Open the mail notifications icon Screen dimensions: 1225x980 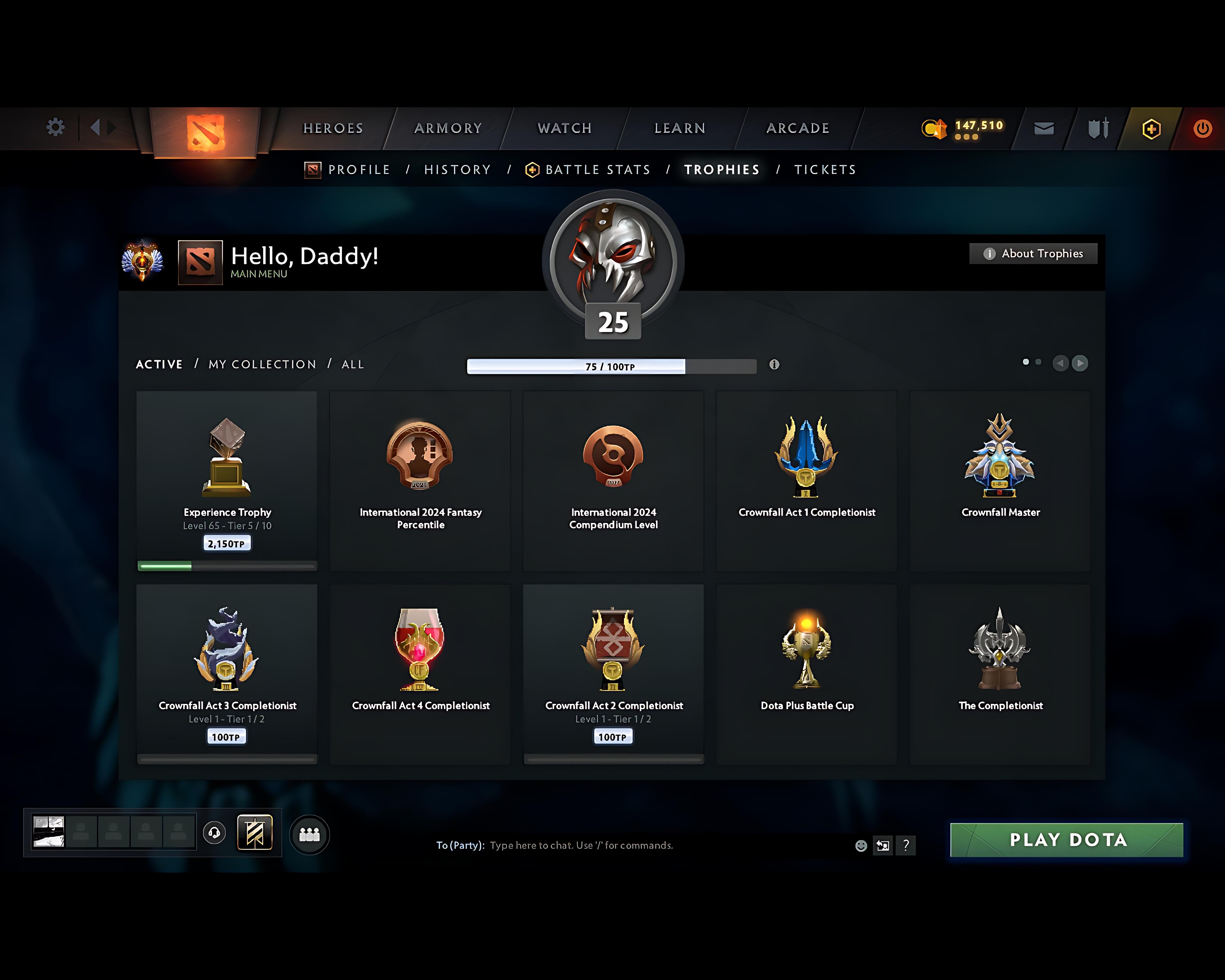(x=1043, y=128)
